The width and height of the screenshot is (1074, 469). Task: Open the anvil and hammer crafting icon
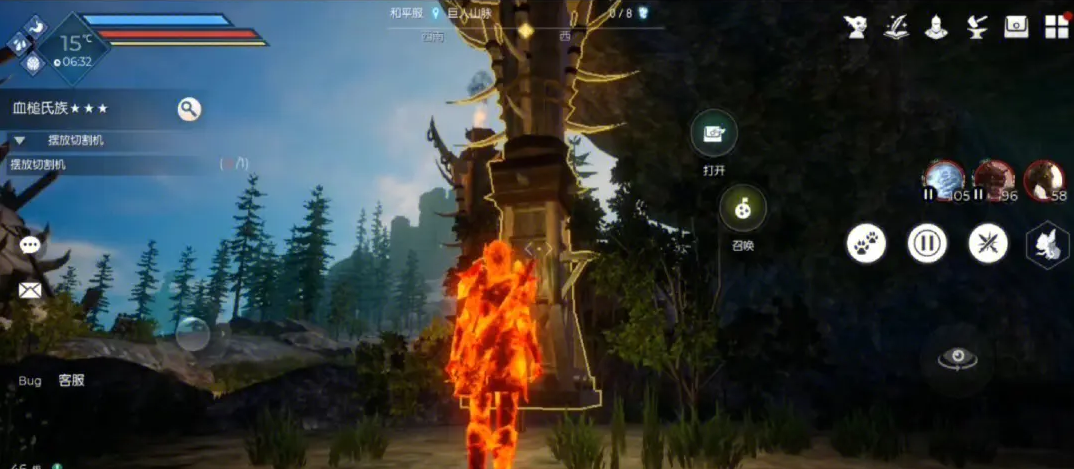[x=976, y=27]
